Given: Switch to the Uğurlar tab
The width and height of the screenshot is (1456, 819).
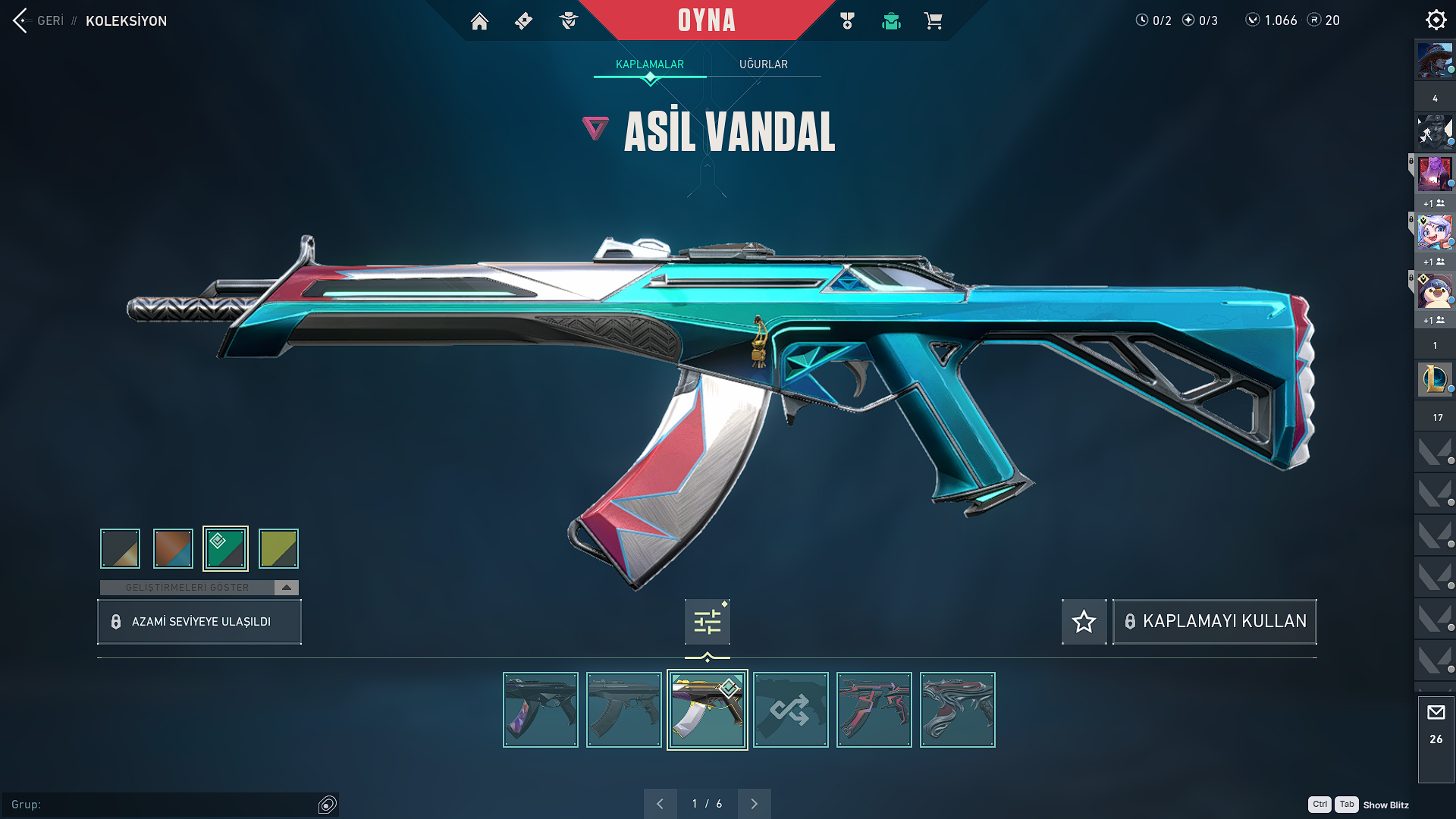Looking at the screenshot, I should click(x=763, y=64).
